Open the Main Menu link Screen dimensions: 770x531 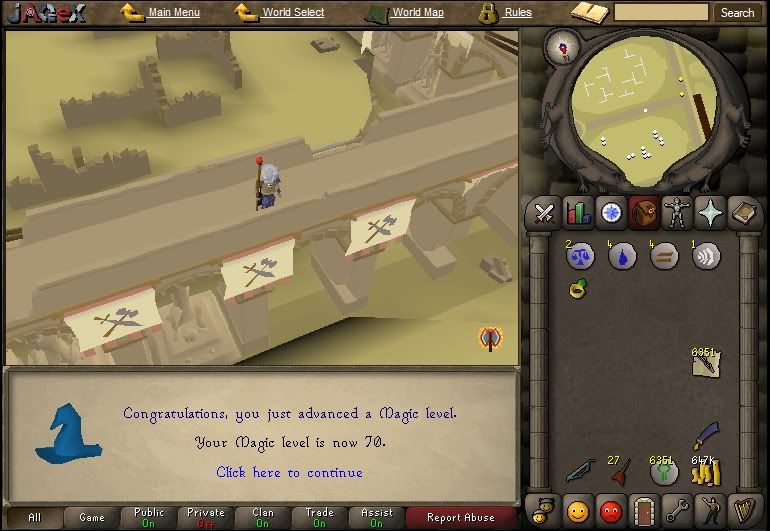173,12
